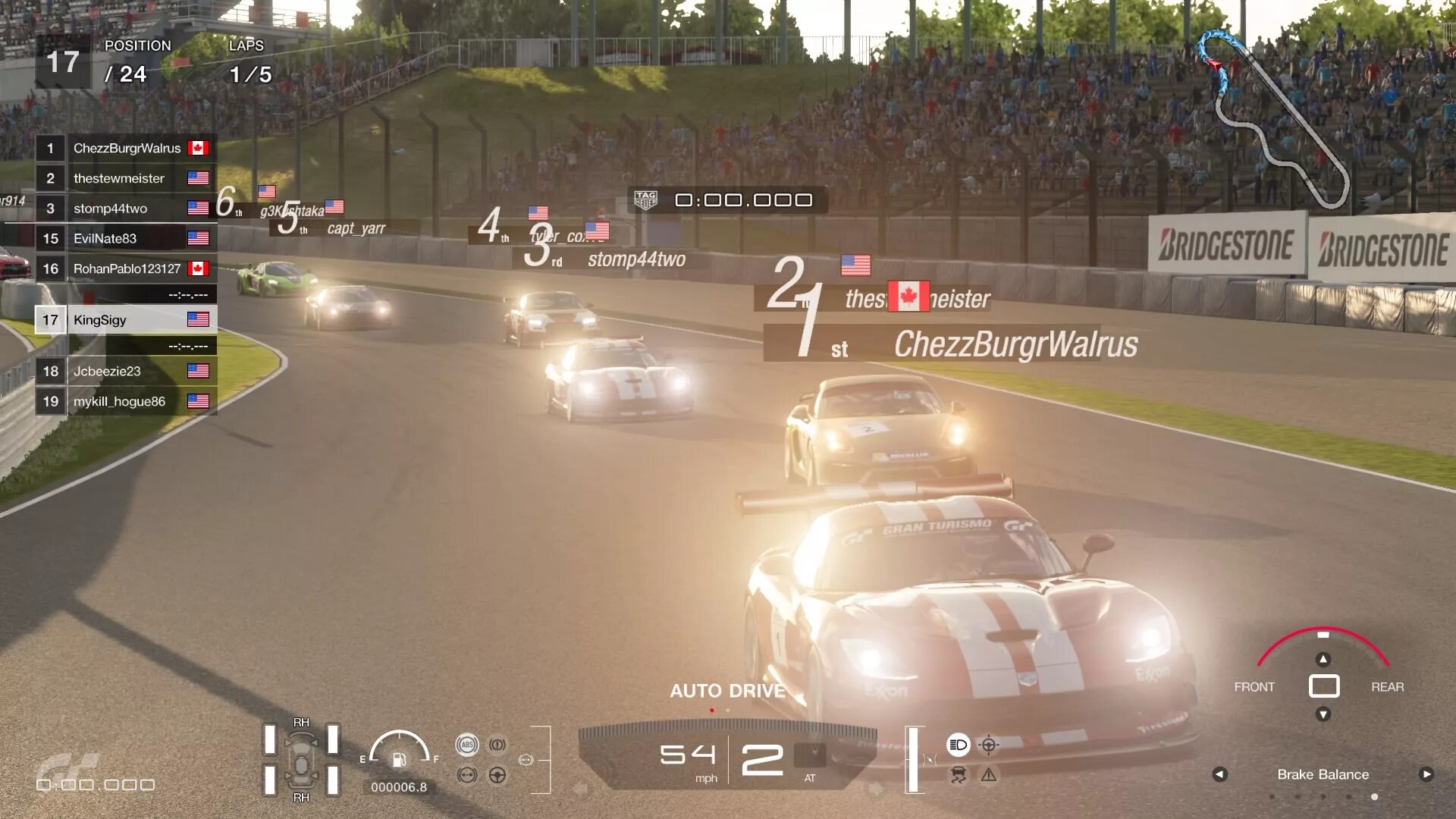Select thestewmeister's leaderboard row
Viewport: 1456px width, 819px height.
pos(127,178)
